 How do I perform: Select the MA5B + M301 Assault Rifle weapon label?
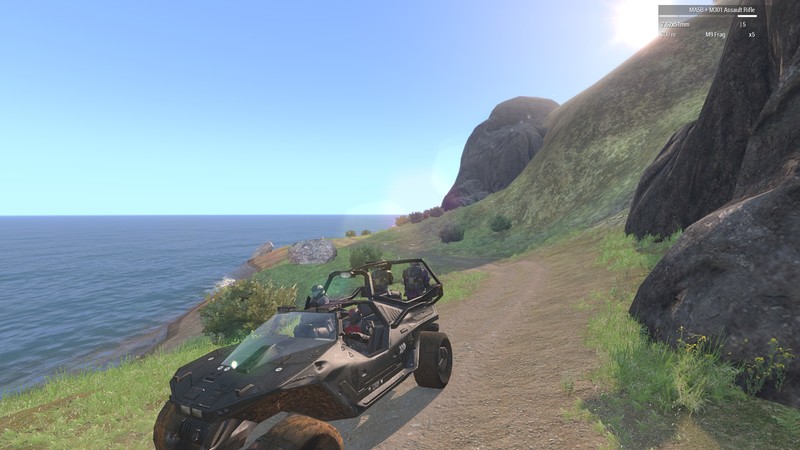coord(710,11)
